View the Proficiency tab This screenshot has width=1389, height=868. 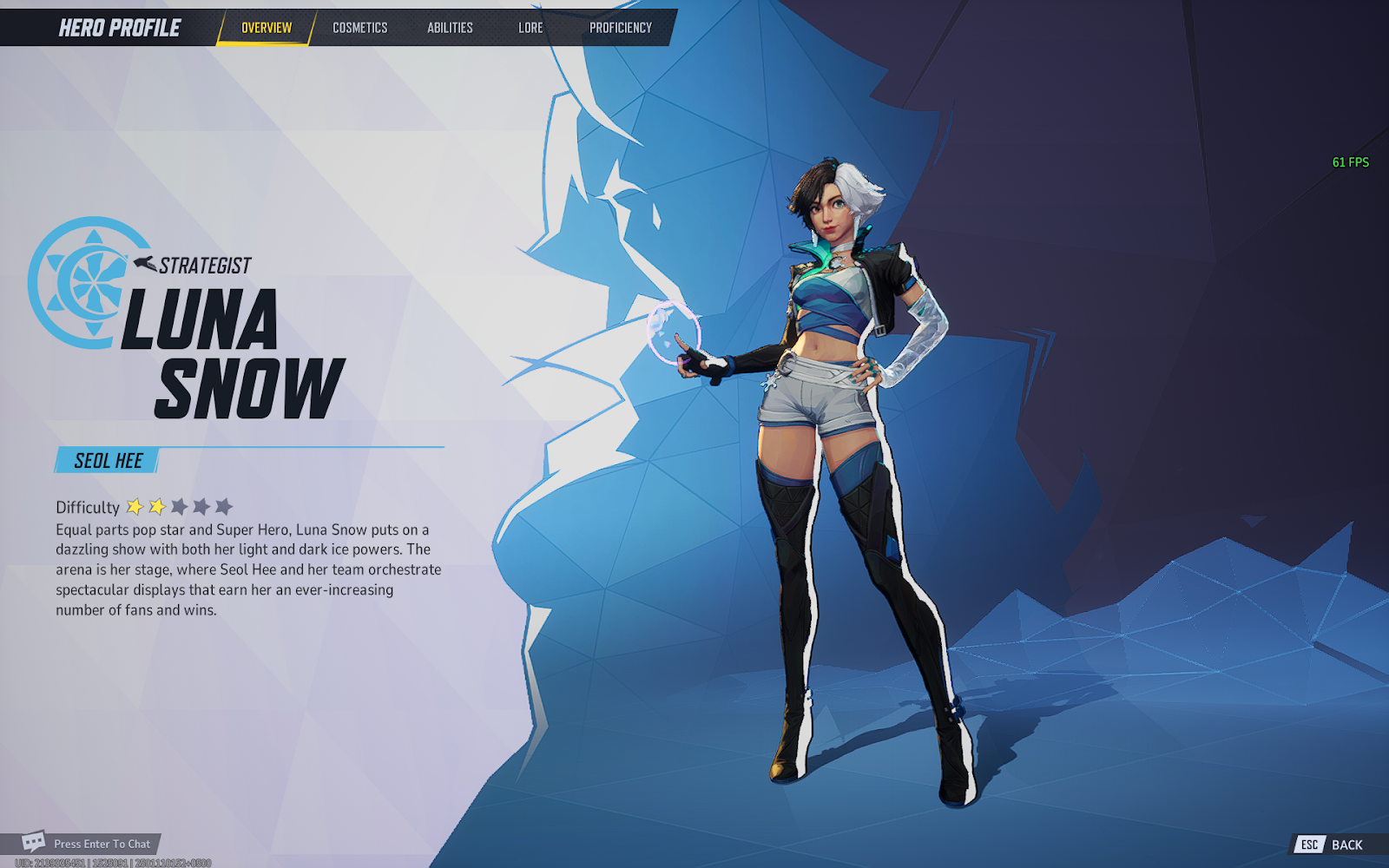(620, 28)
